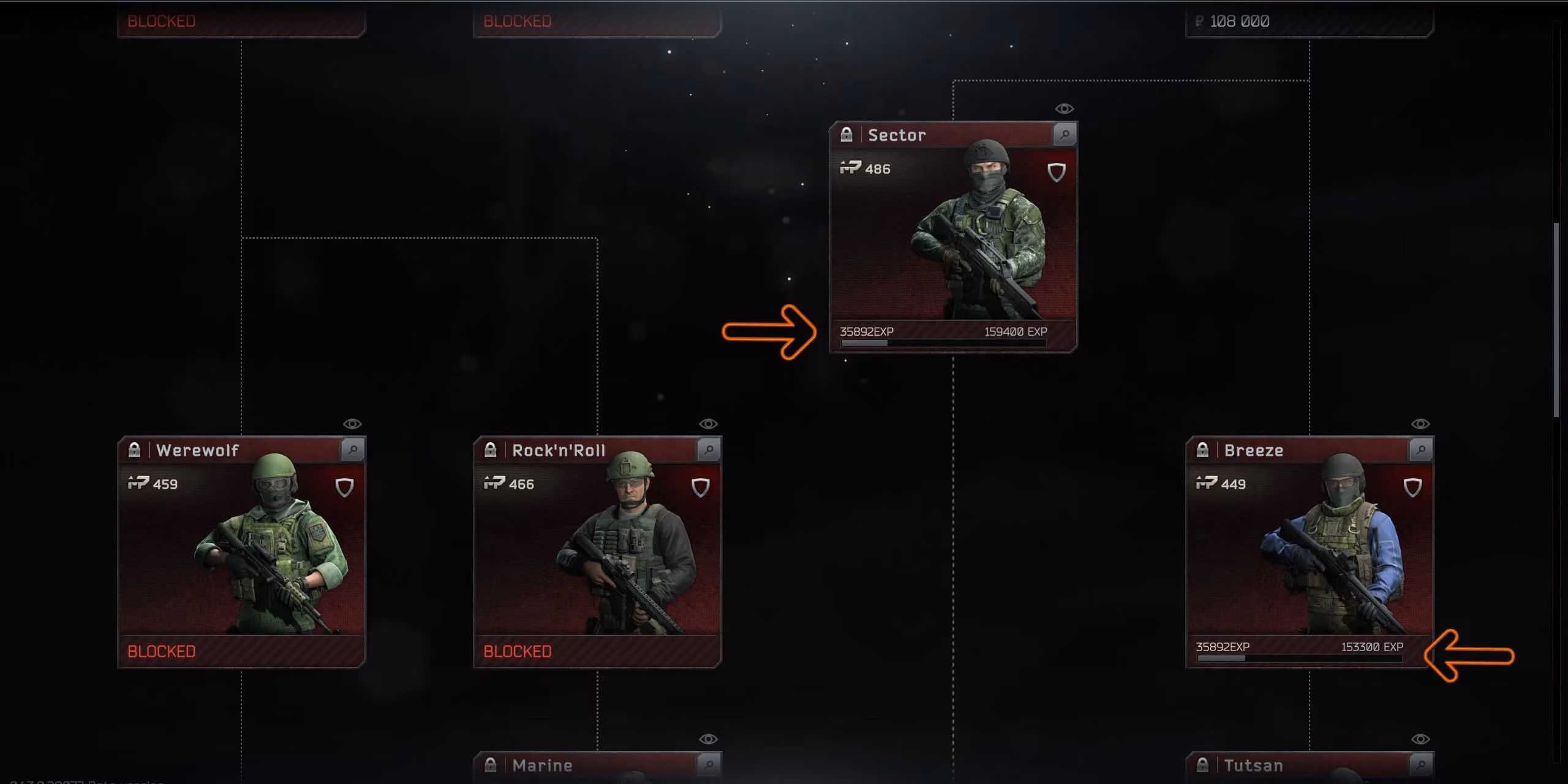Click the lock icon on the Werewolf card
1568x784 pixels.
[x=136, y=450]
